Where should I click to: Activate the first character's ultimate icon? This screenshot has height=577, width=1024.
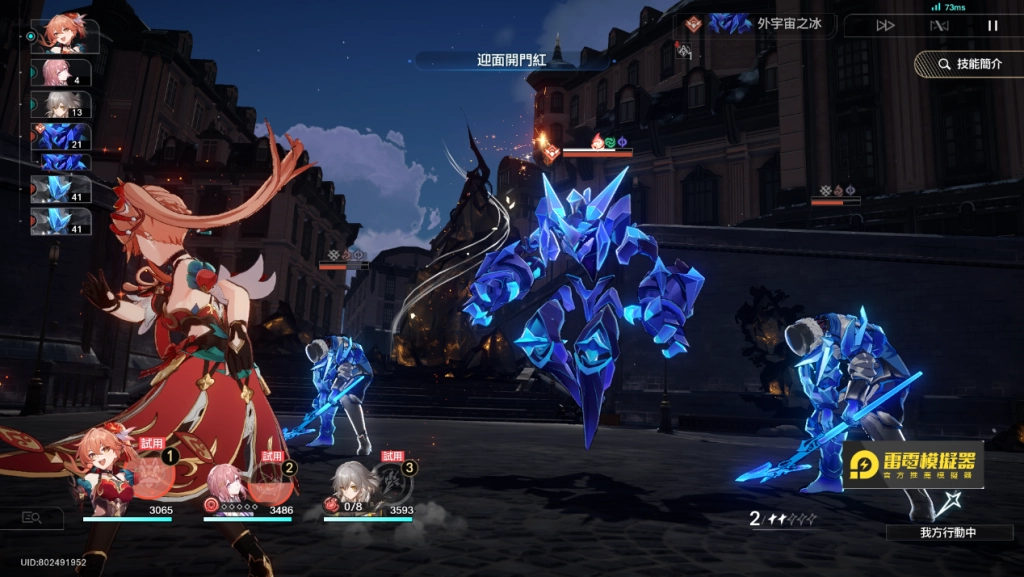point(152,477)
